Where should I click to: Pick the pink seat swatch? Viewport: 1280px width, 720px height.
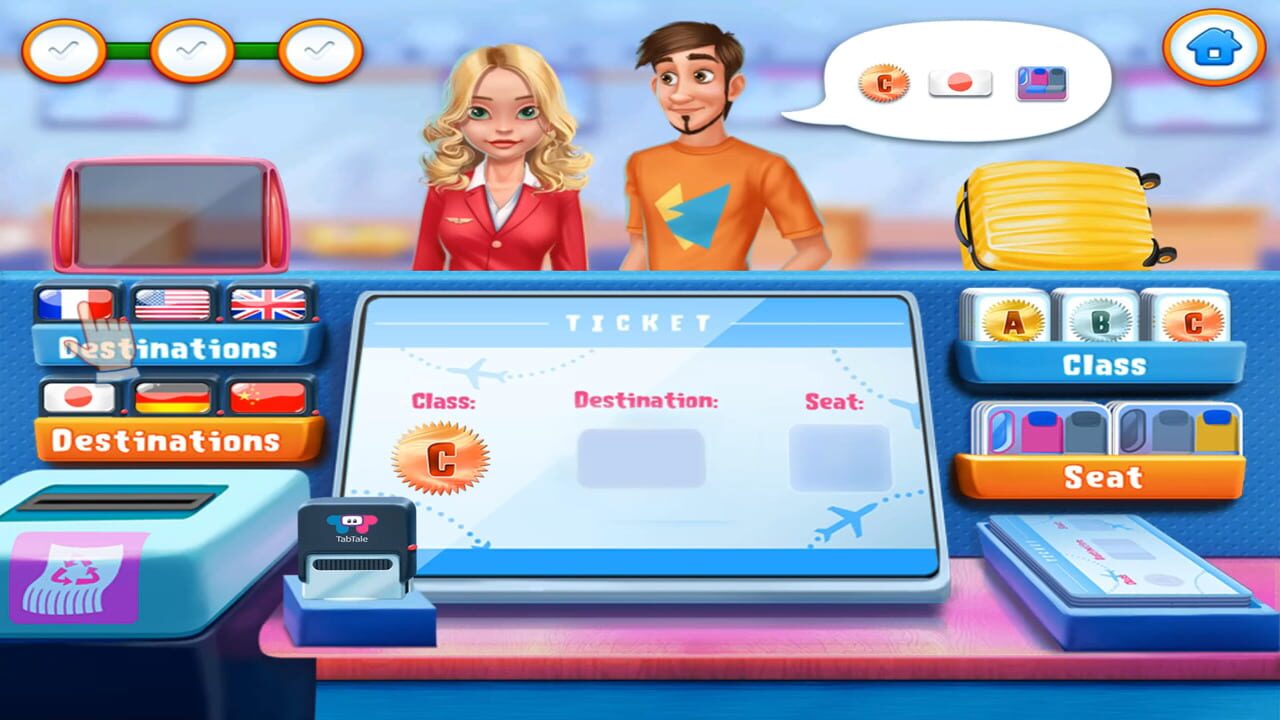(x=1041, y=434)
